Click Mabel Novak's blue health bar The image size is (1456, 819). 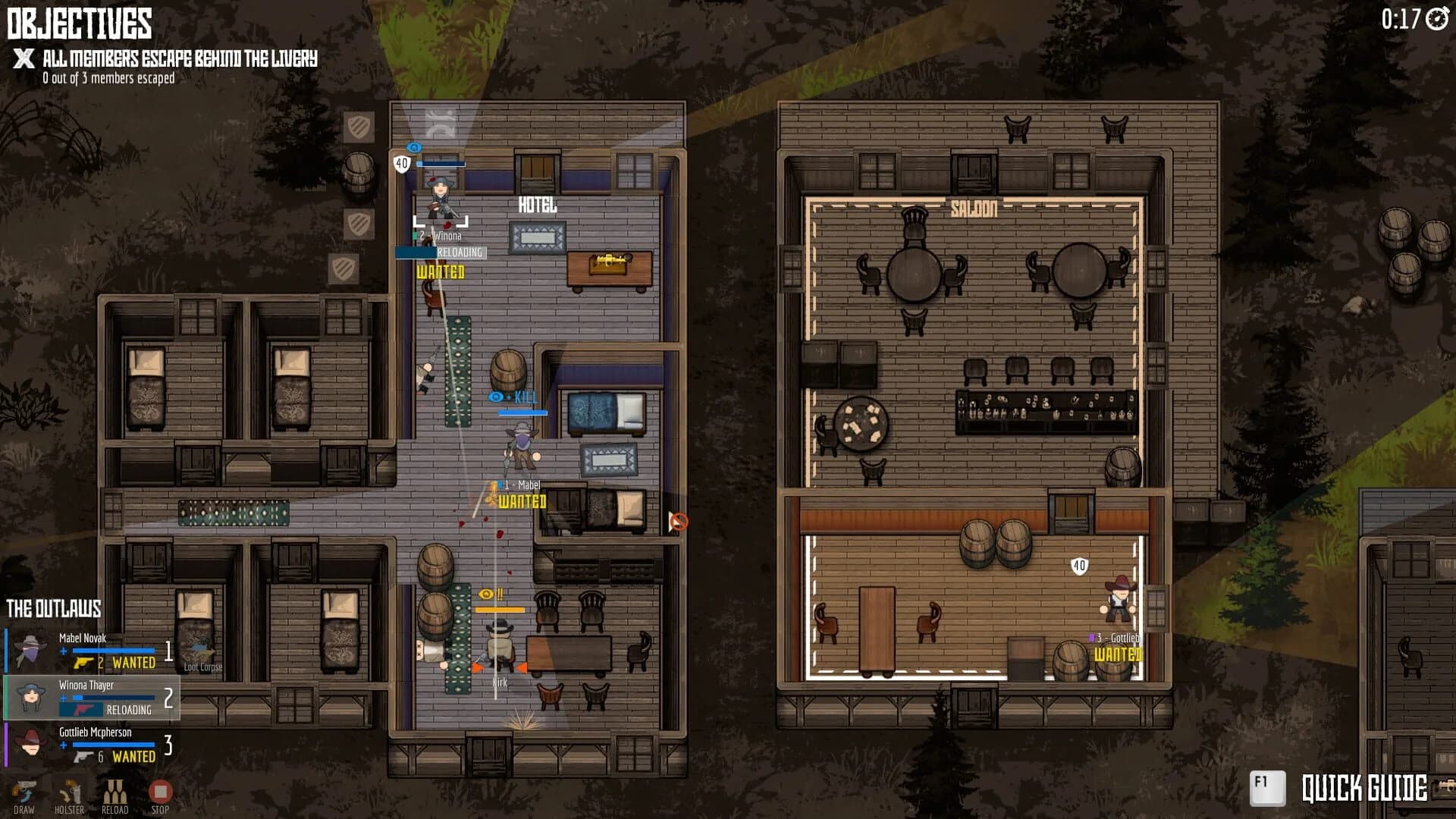114,650
